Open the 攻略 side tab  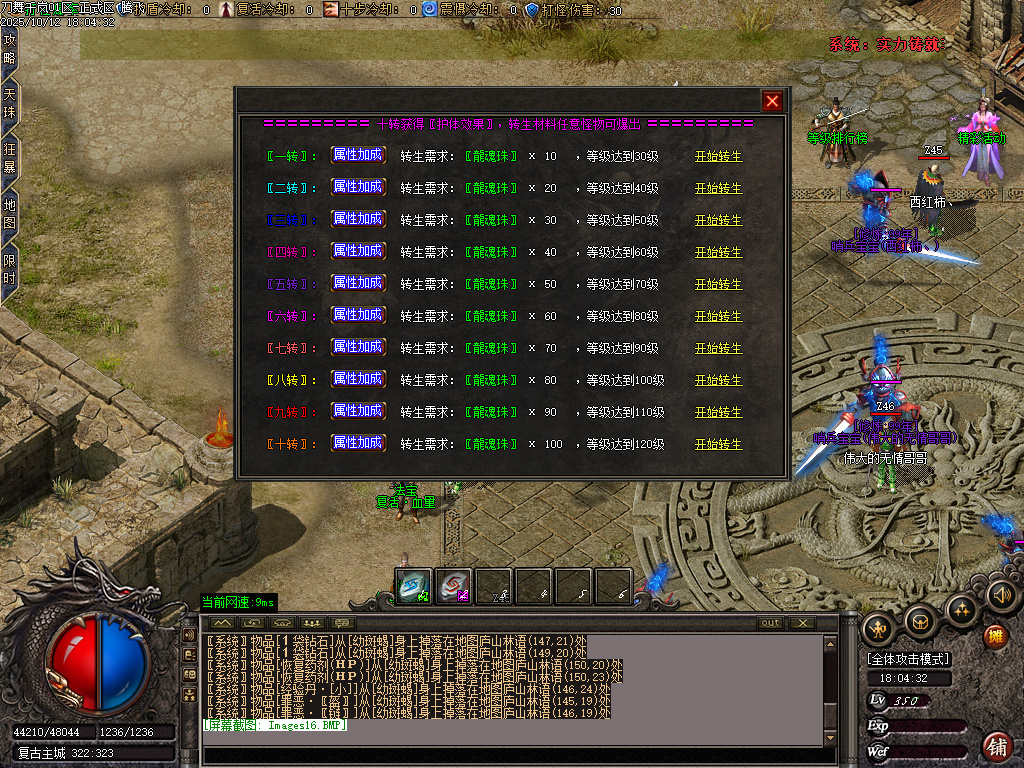10,49
